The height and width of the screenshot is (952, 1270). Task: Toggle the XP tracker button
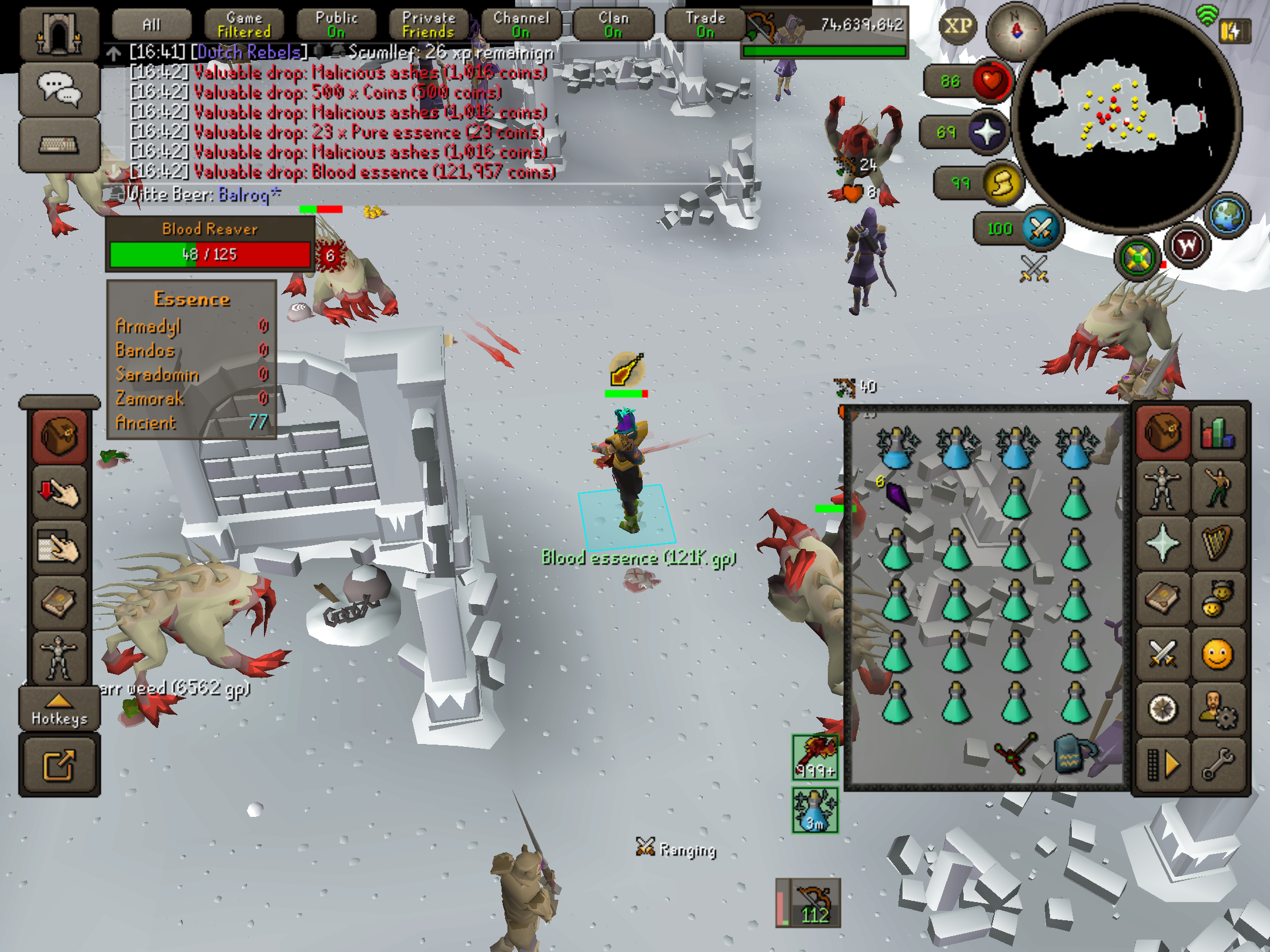958,26
